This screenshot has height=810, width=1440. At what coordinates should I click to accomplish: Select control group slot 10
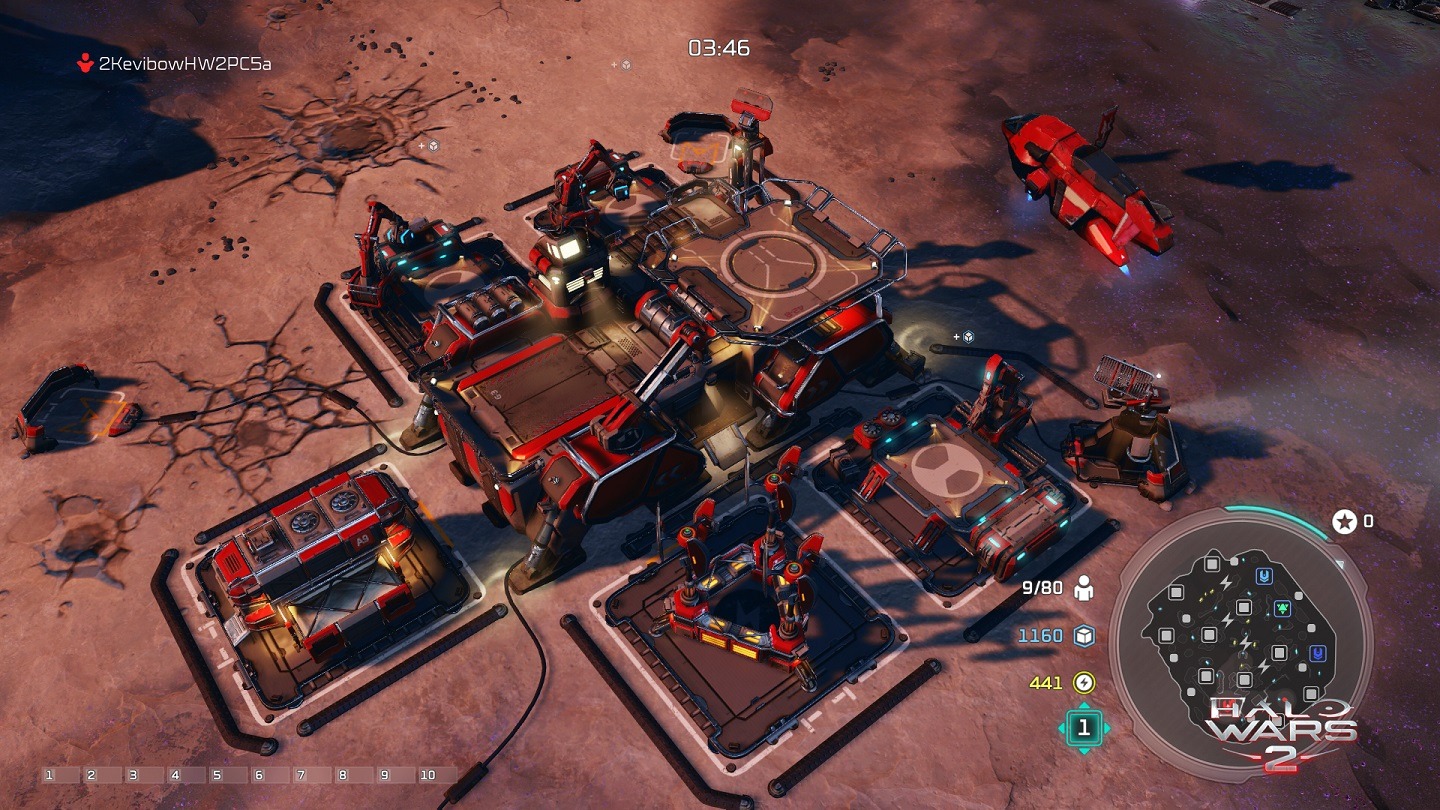pyautogui.click(x=428, y=775)
